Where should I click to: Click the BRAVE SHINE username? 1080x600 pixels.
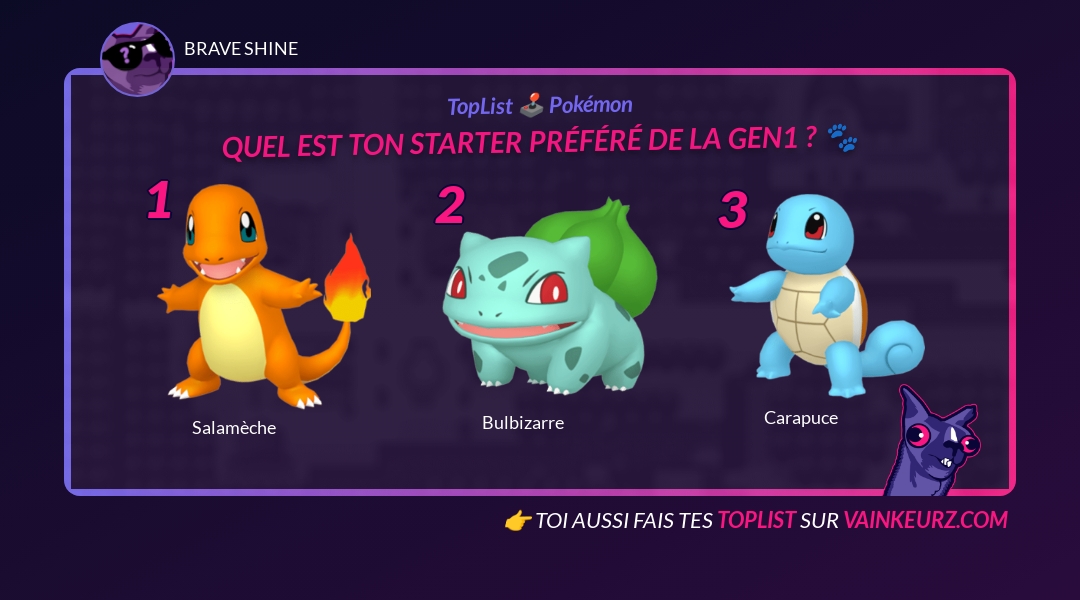(x=241, y=49)
